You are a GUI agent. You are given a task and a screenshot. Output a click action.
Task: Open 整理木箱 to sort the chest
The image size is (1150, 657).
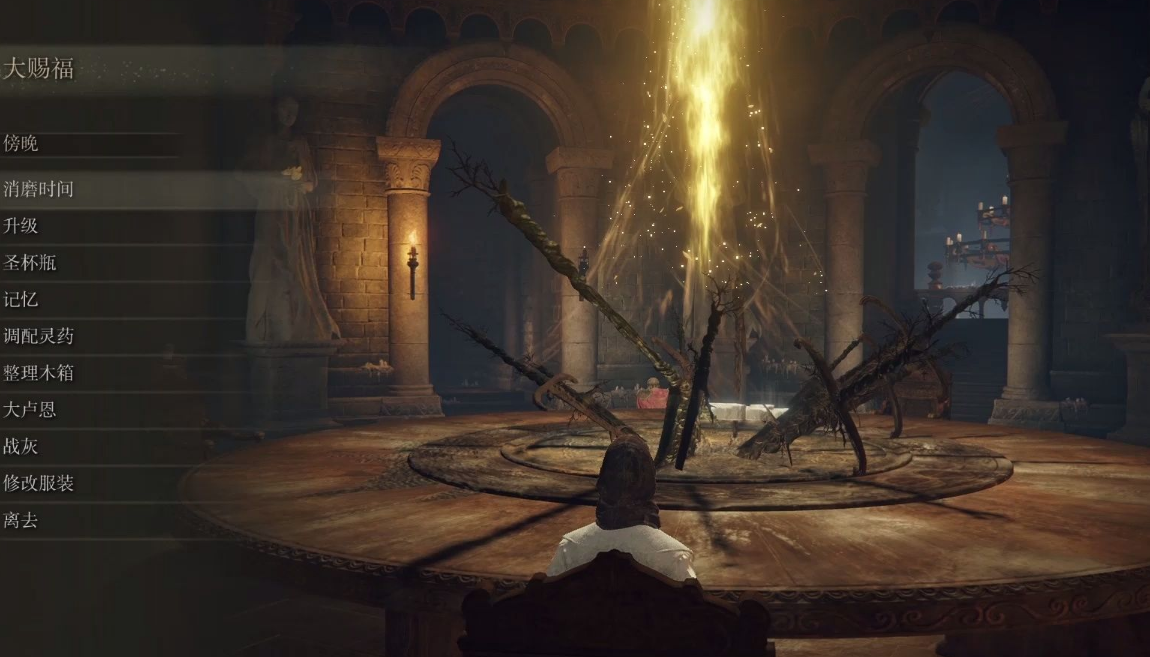[39, 373]
